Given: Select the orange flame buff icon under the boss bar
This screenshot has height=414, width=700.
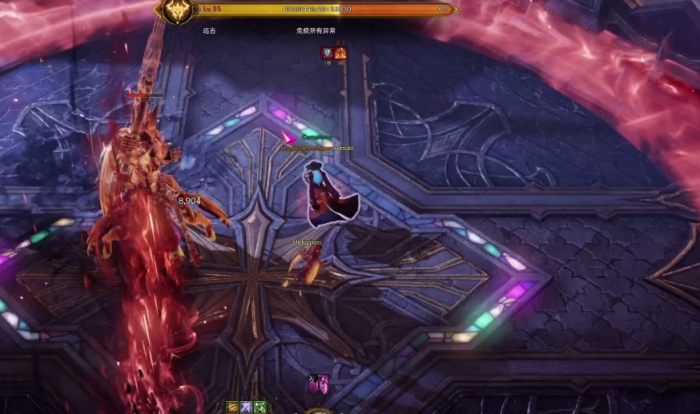Looking at the screenshot, I should point(340,52).
